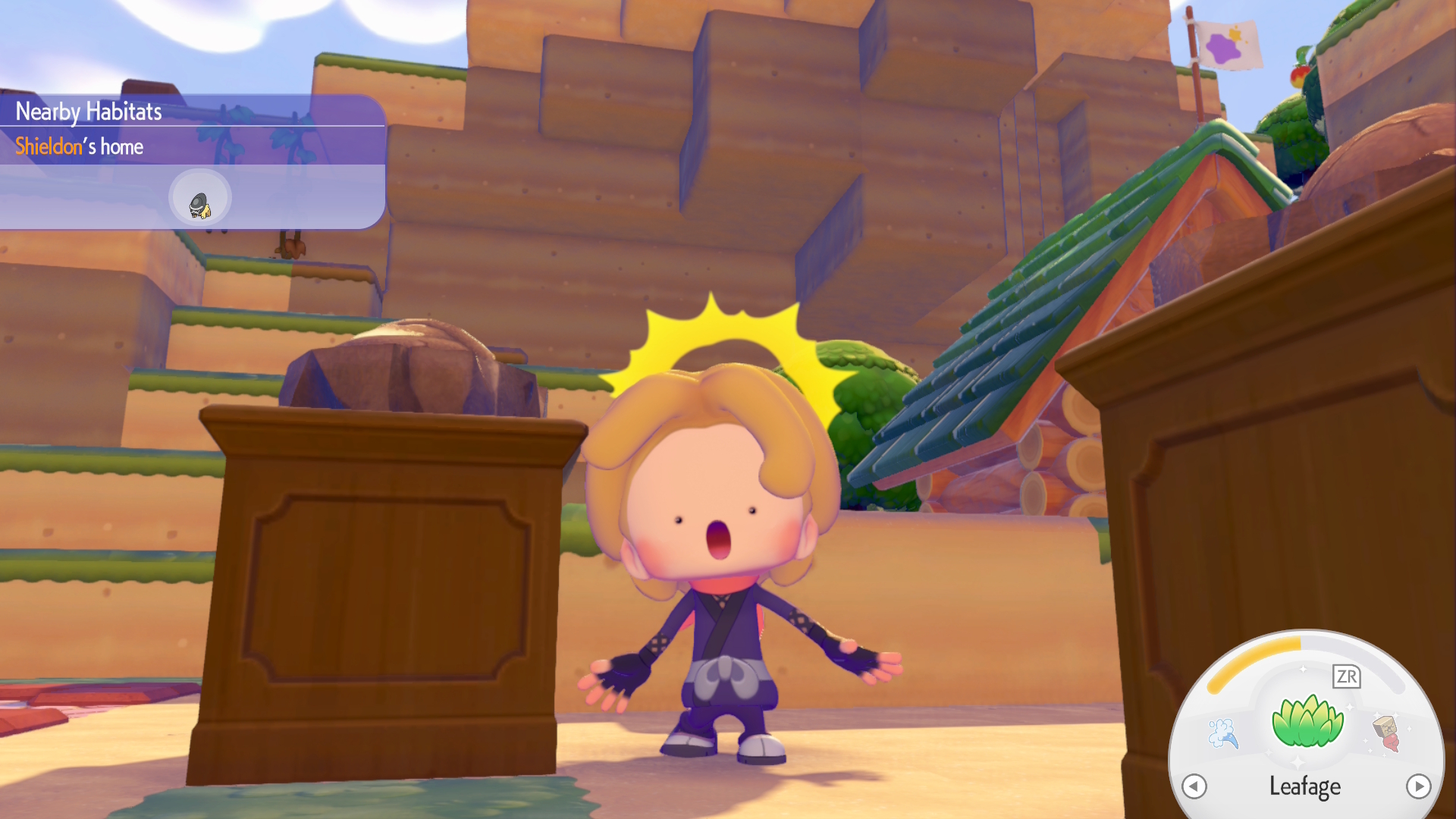Click the right arrow on the move wheel
Screen dimensions: 1456x819
point(1418,786)
